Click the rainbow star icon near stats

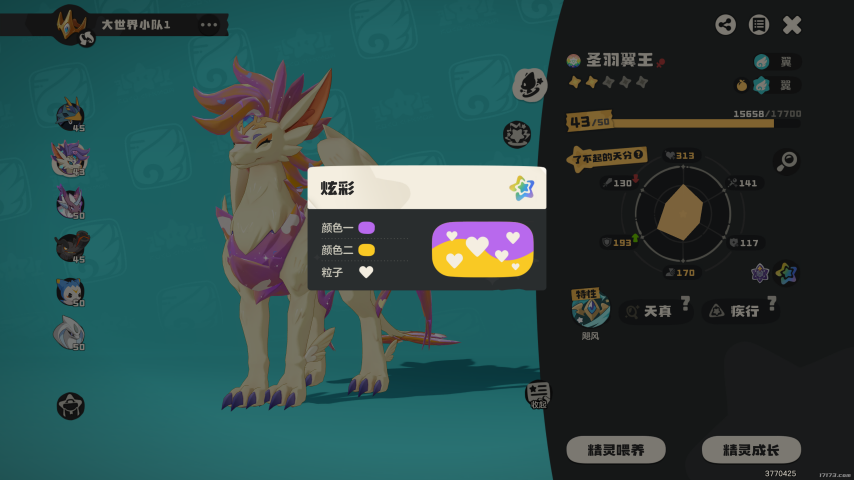click(x=786, y=273)
